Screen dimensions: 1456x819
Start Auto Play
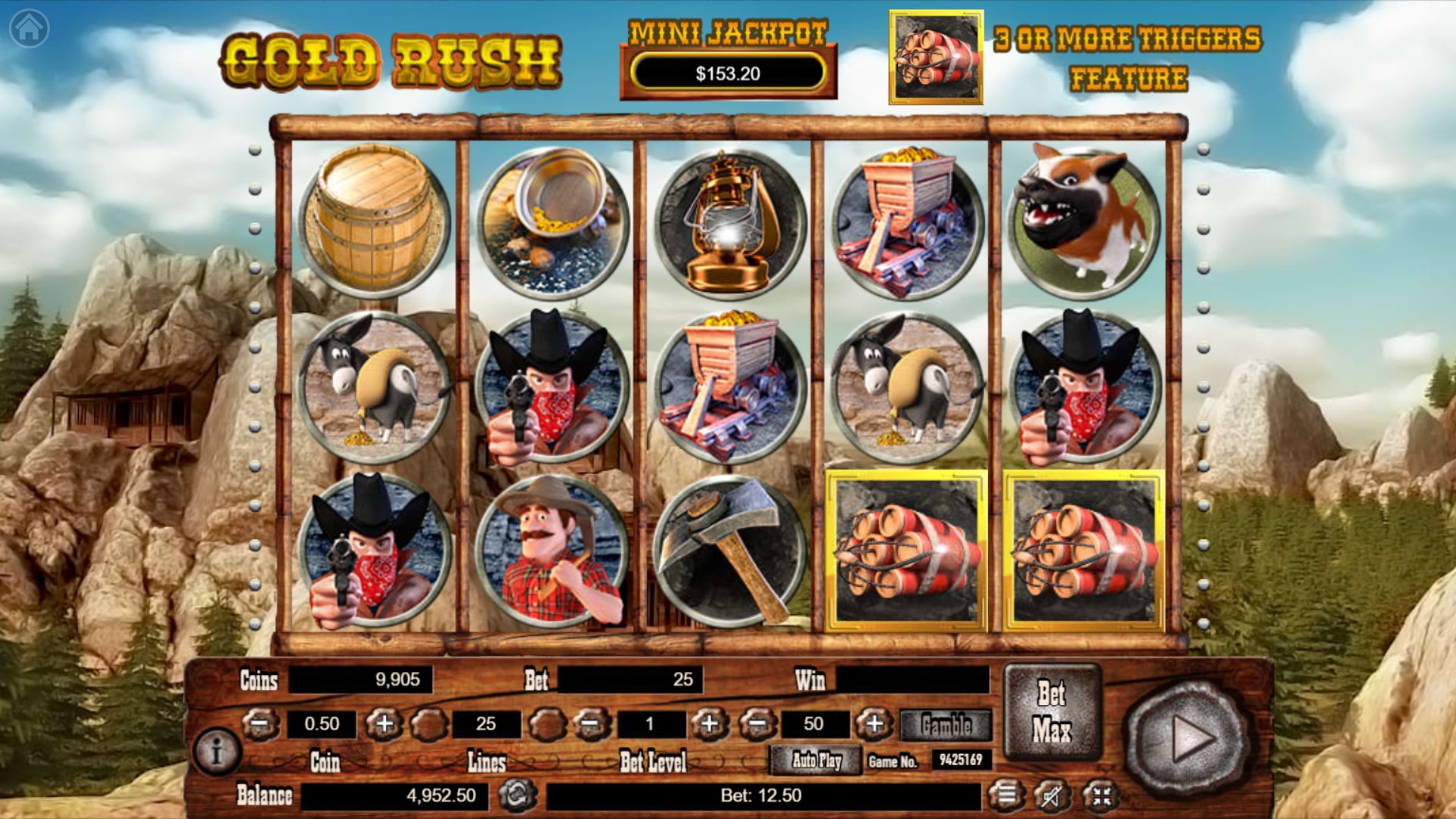coord(816,760)
